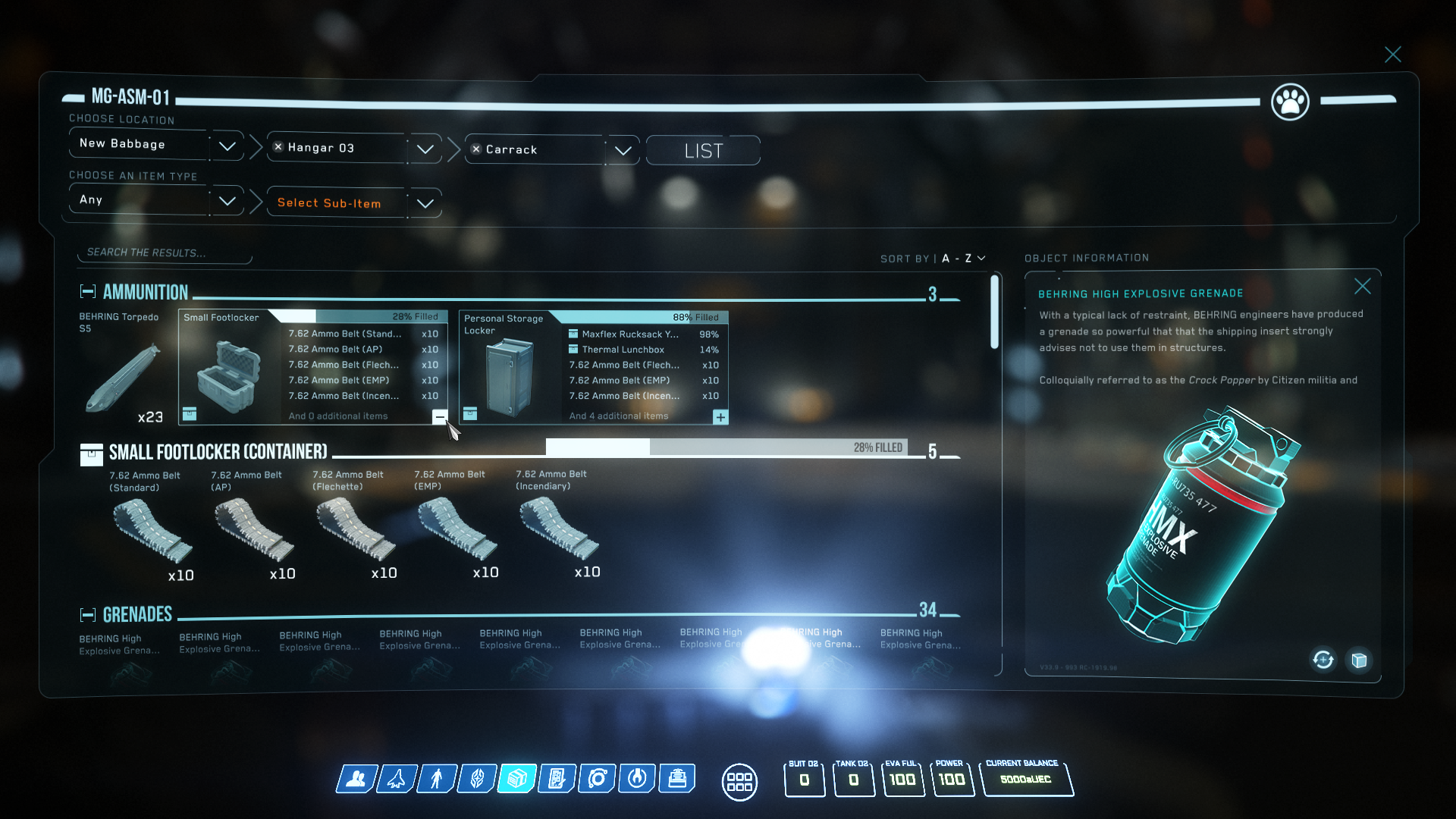This screenshot has height=819, width=1456.
Task: Close the inventory screen with the top-right X
Action: click(x=1392, y=55)
